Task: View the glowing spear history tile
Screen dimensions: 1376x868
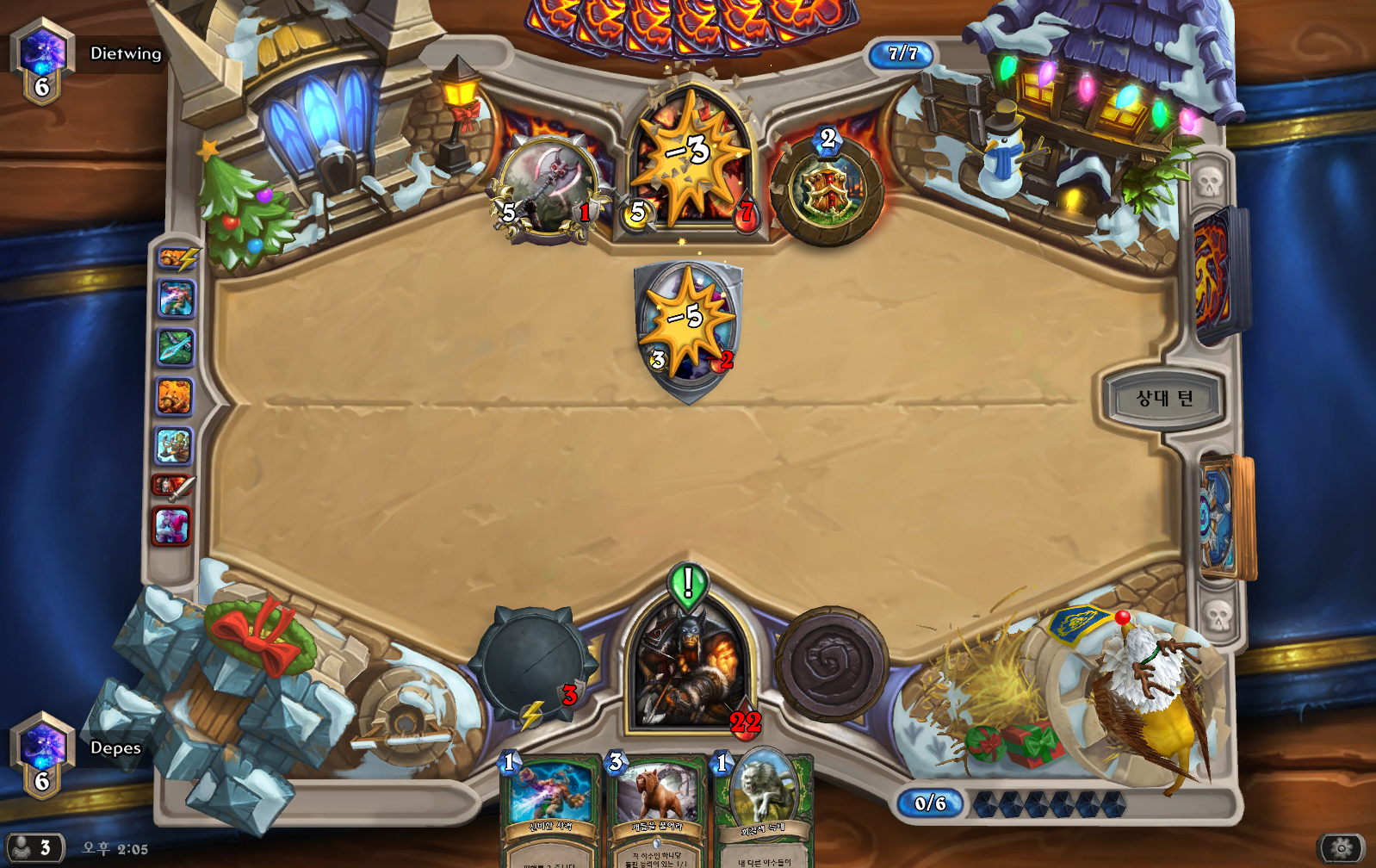Action: [176, 347]
